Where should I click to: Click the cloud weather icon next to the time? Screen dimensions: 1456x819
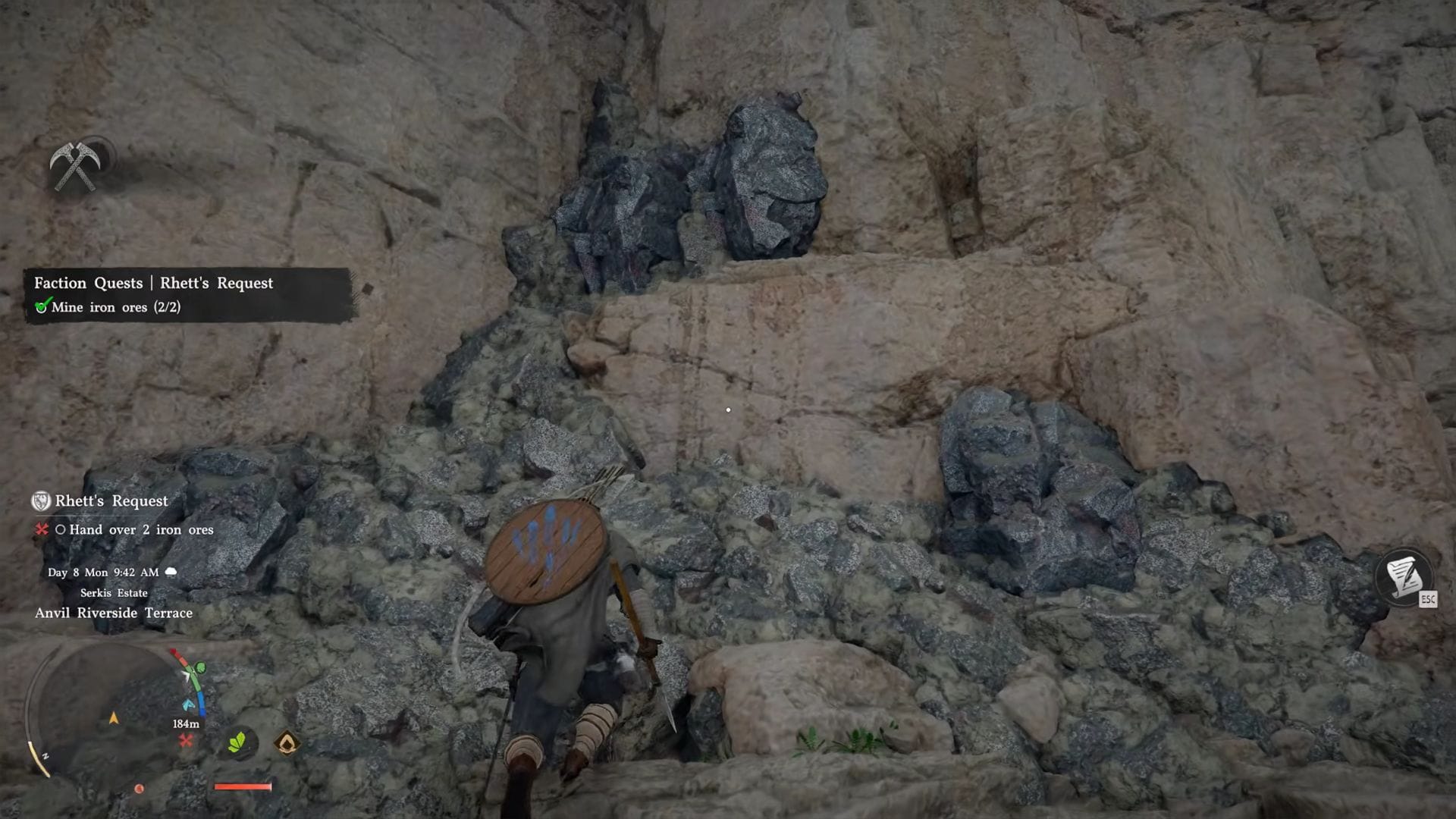click(x=171, y=573)
